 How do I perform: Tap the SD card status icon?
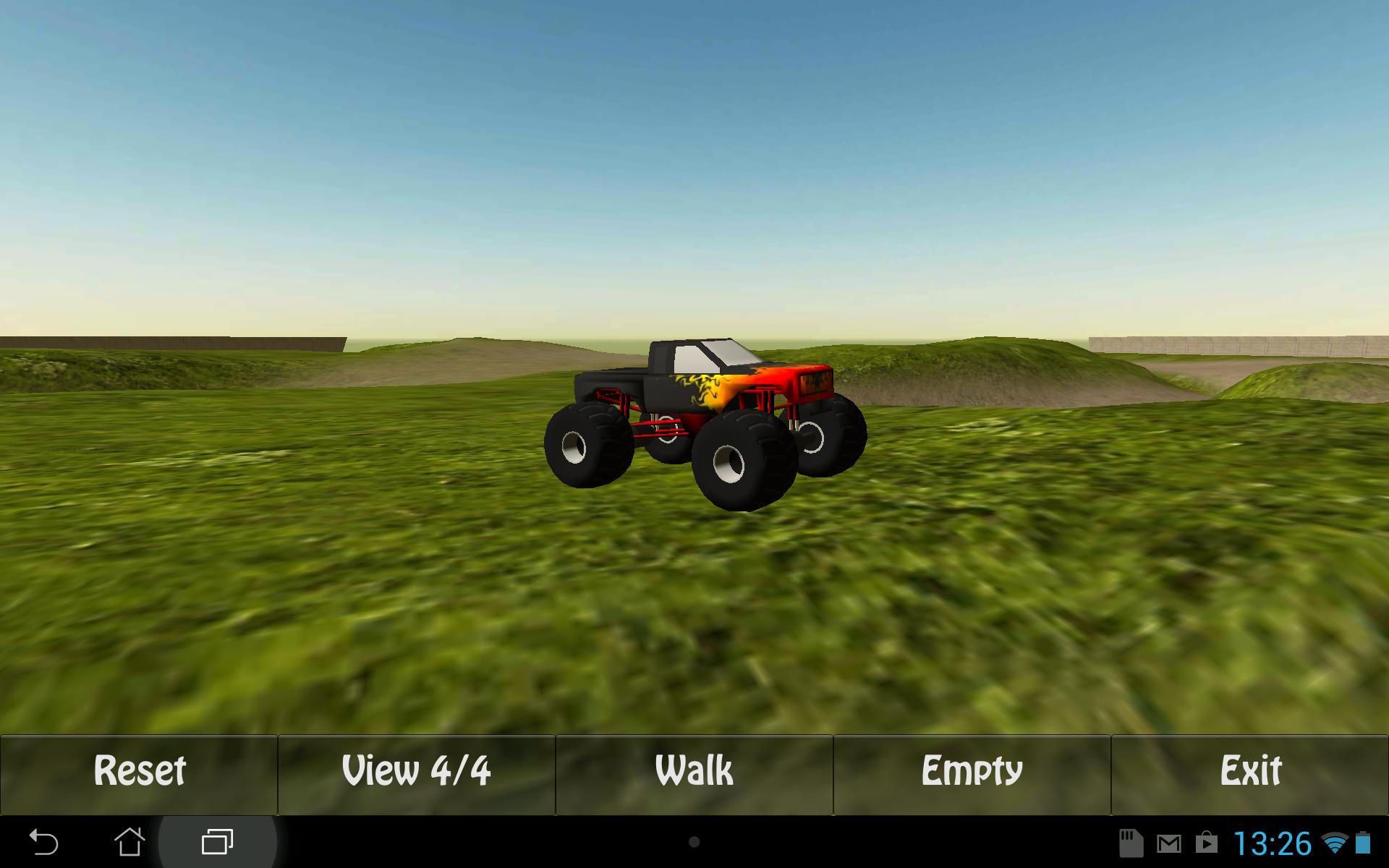[x=1131, y=843]
